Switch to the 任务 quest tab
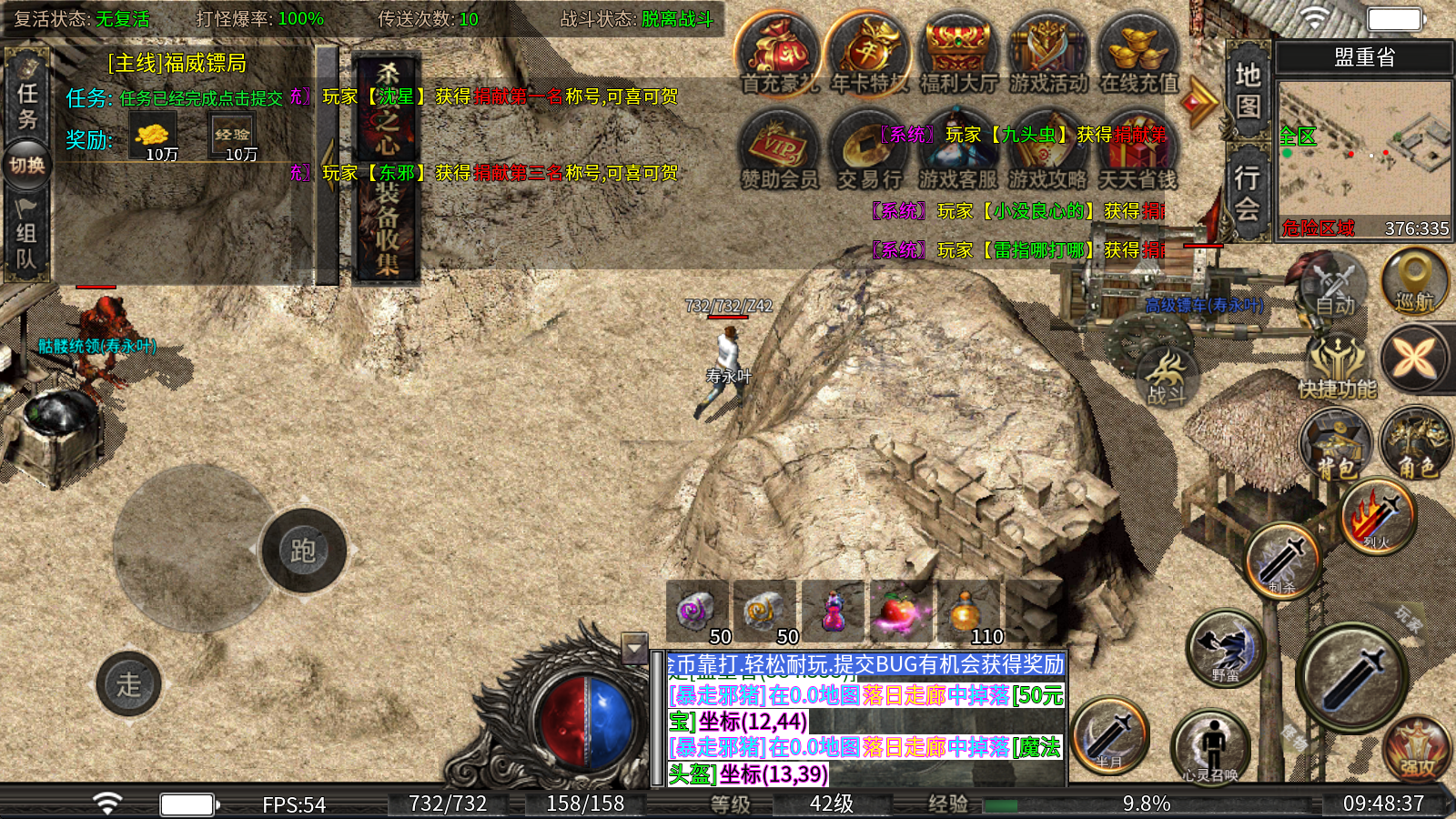 click(x=26, y=105)
